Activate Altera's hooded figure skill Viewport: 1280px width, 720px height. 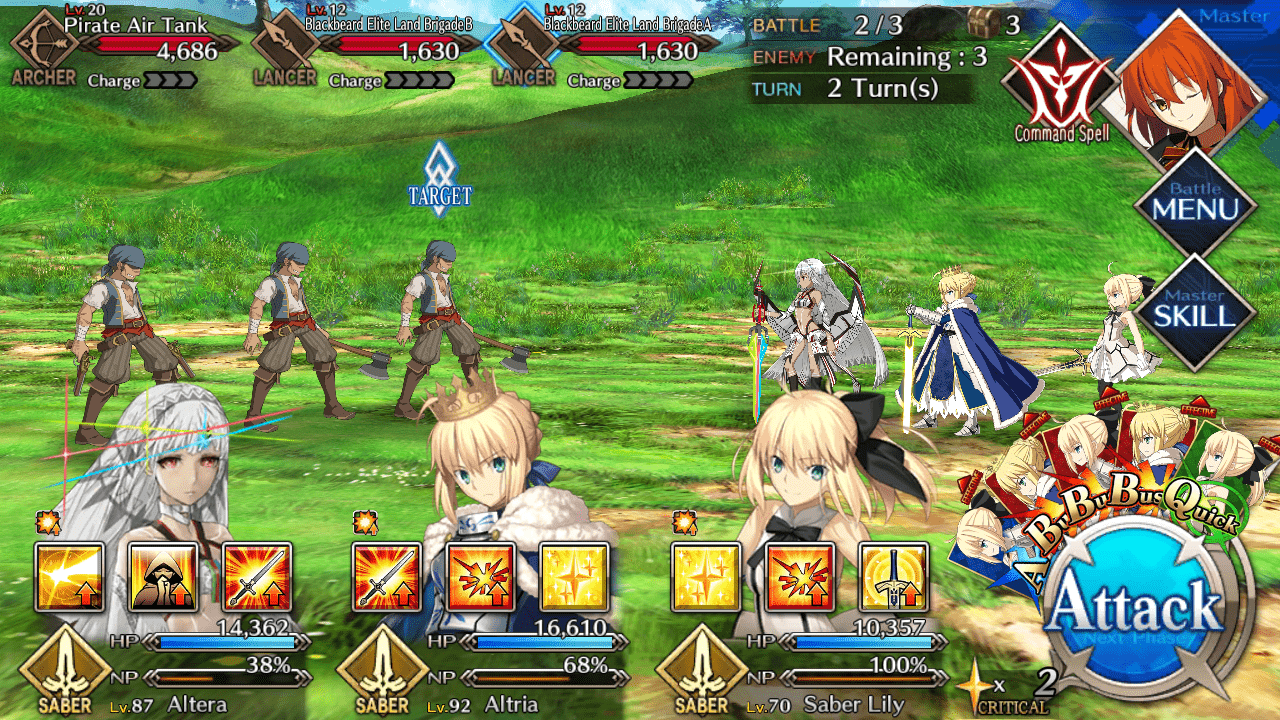(x=163, y=577)
